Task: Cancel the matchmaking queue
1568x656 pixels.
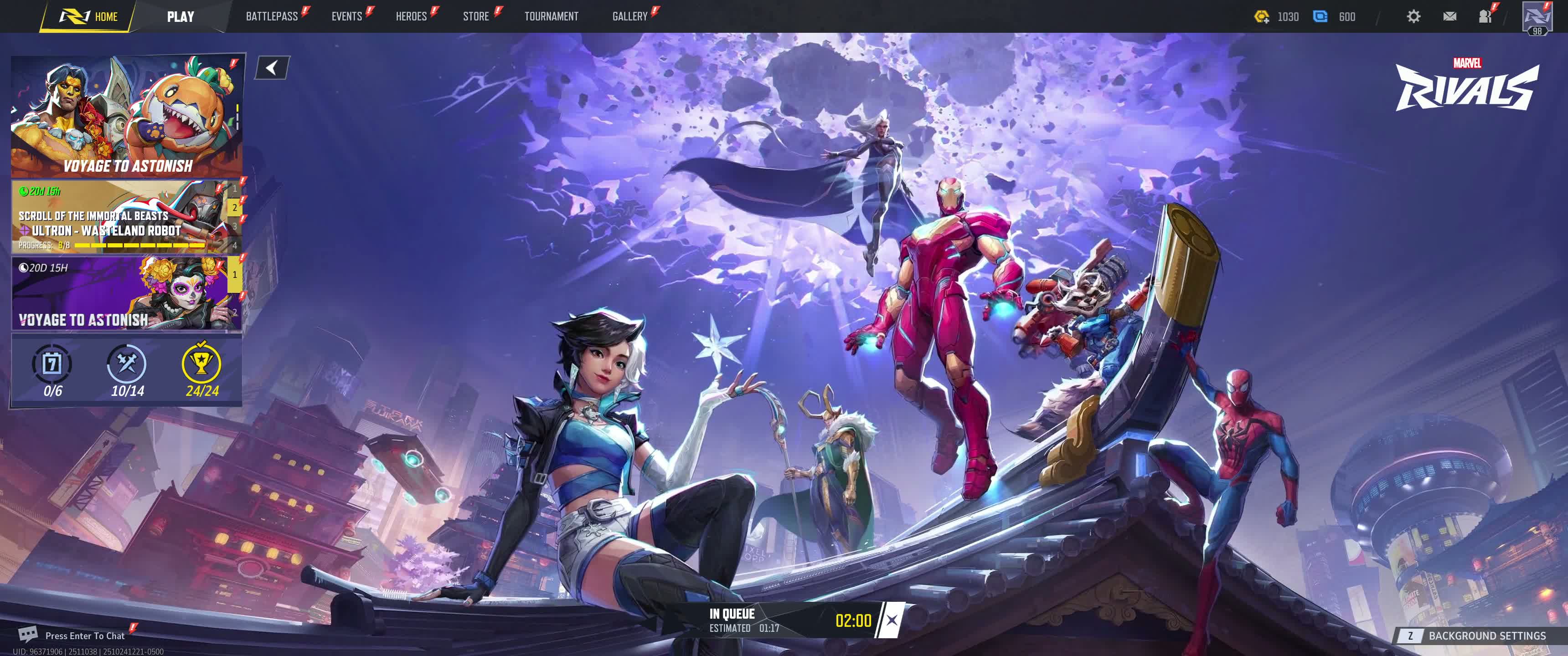Action: coord(891,620)
